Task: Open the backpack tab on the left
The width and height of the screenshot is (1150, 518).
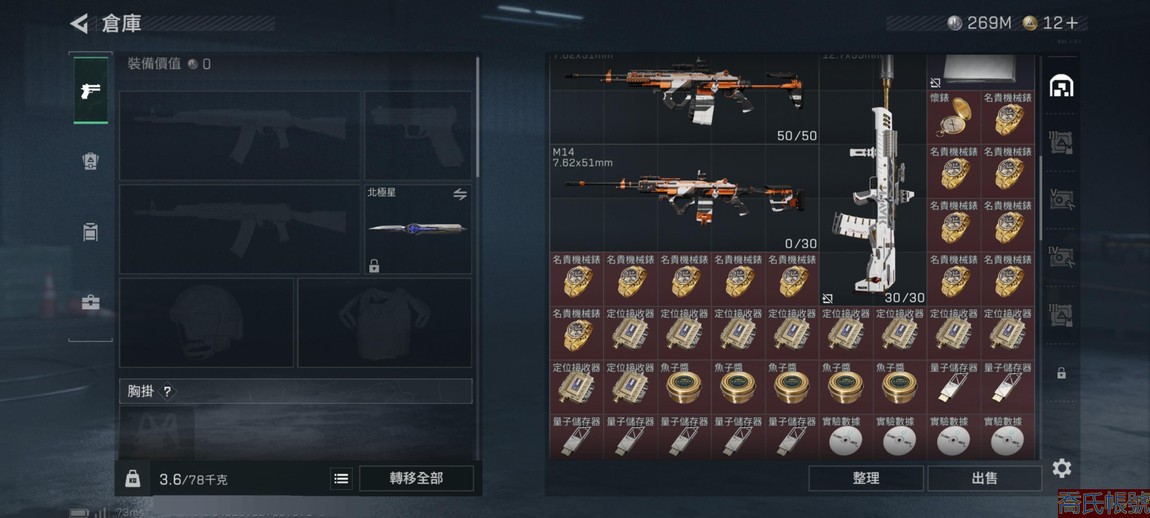Action: click(90, 161)
